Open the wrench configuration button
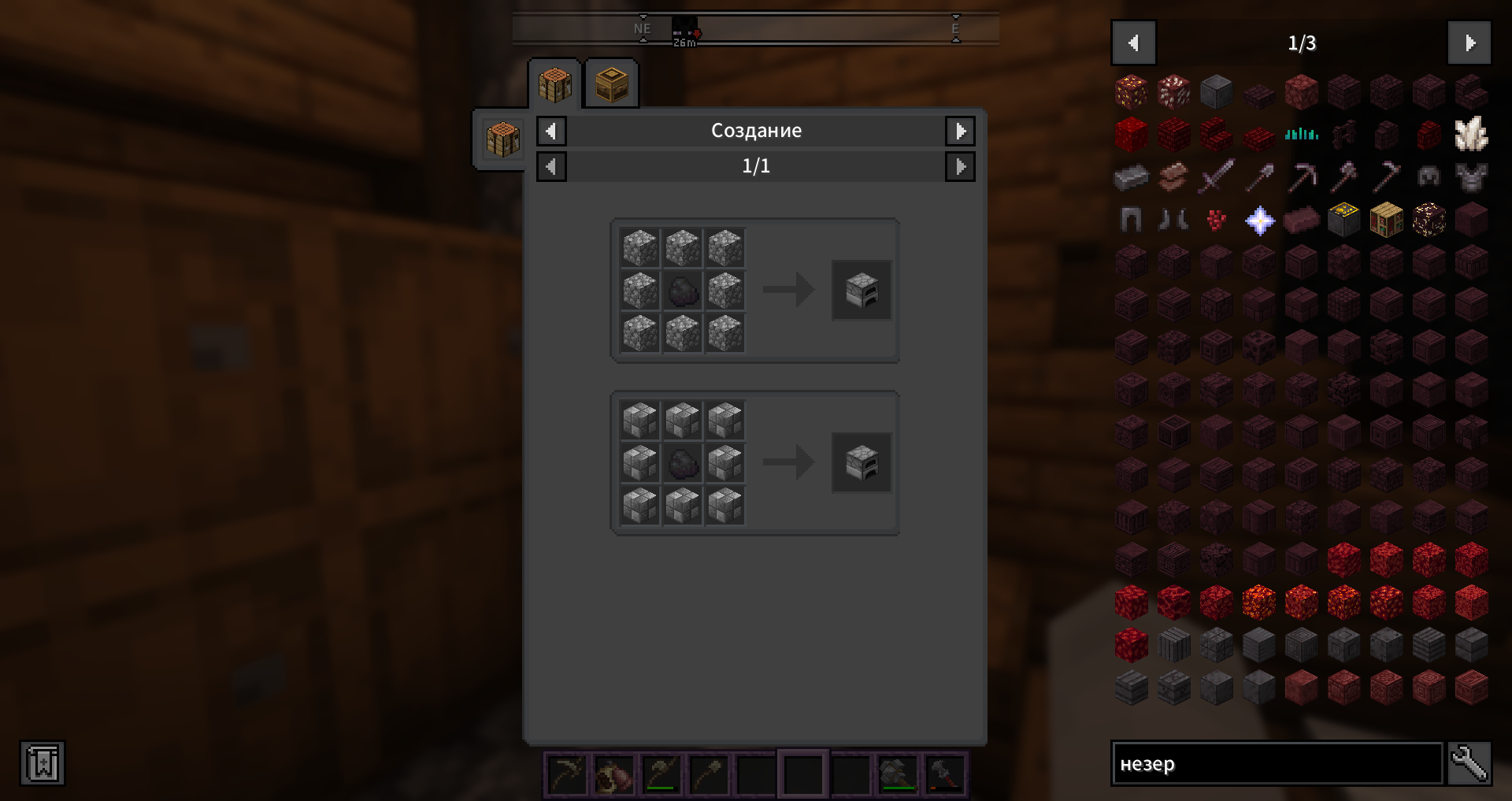1512x801 pixels. (1469, 764)
